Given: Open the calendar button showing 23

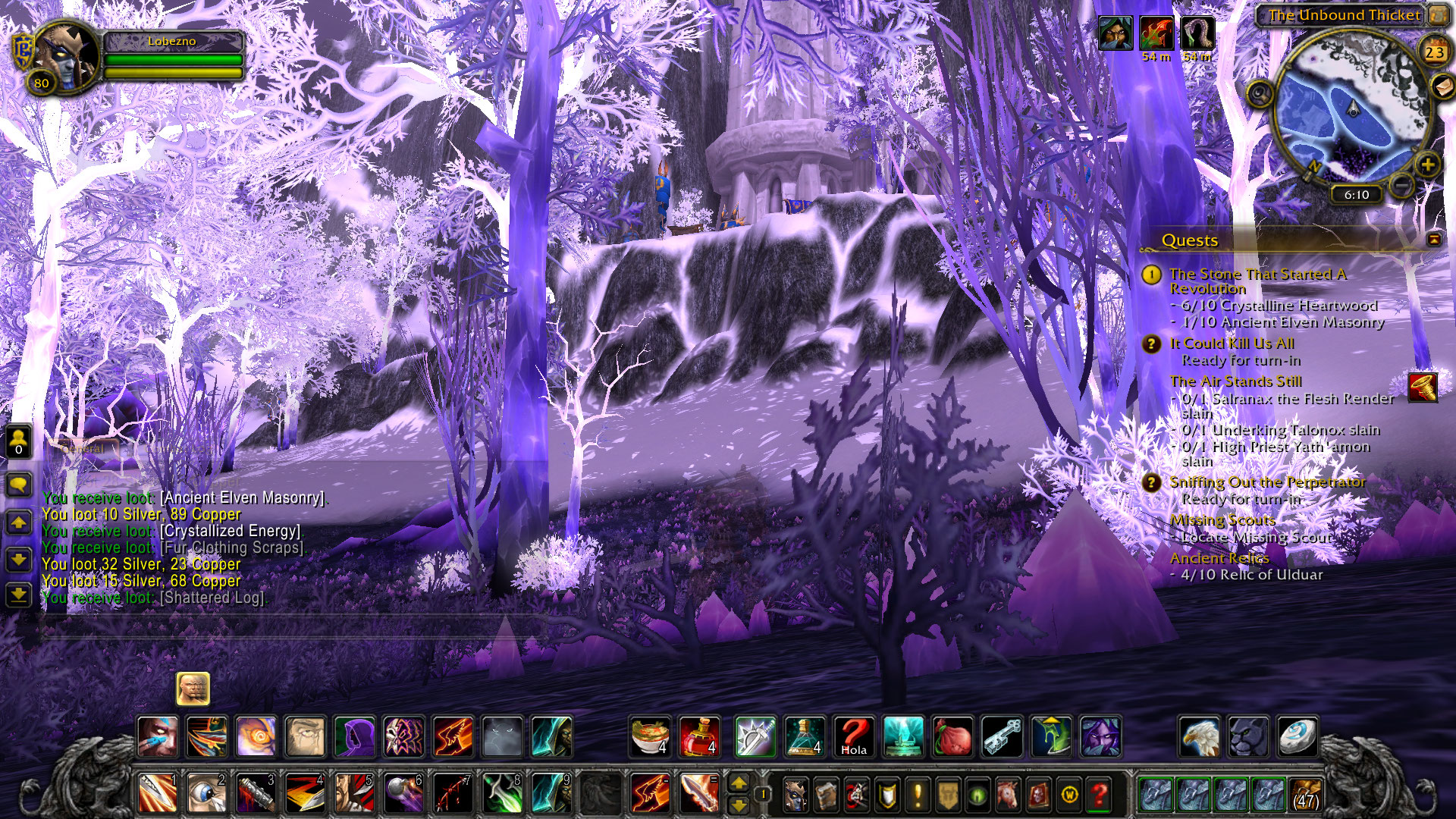Looking at the screenshot, I should click(1434, 52).
